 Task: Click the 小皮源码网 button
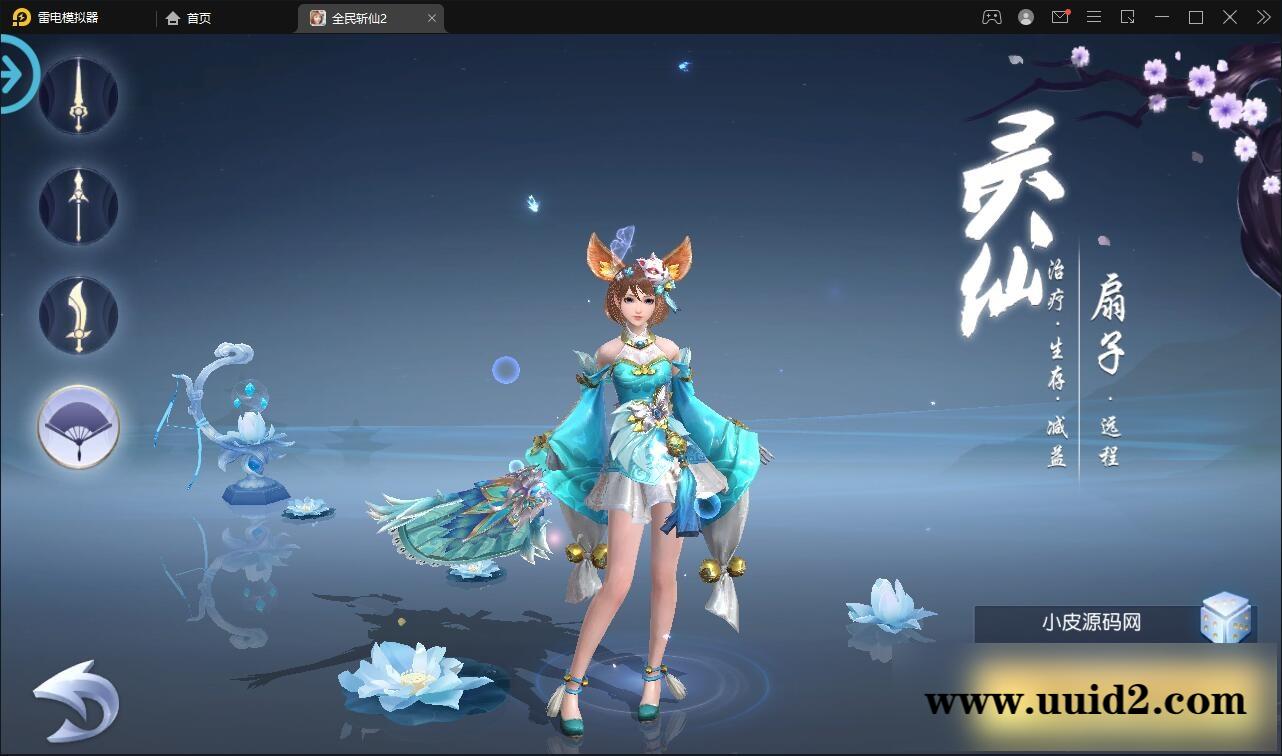pos(1090,622)
